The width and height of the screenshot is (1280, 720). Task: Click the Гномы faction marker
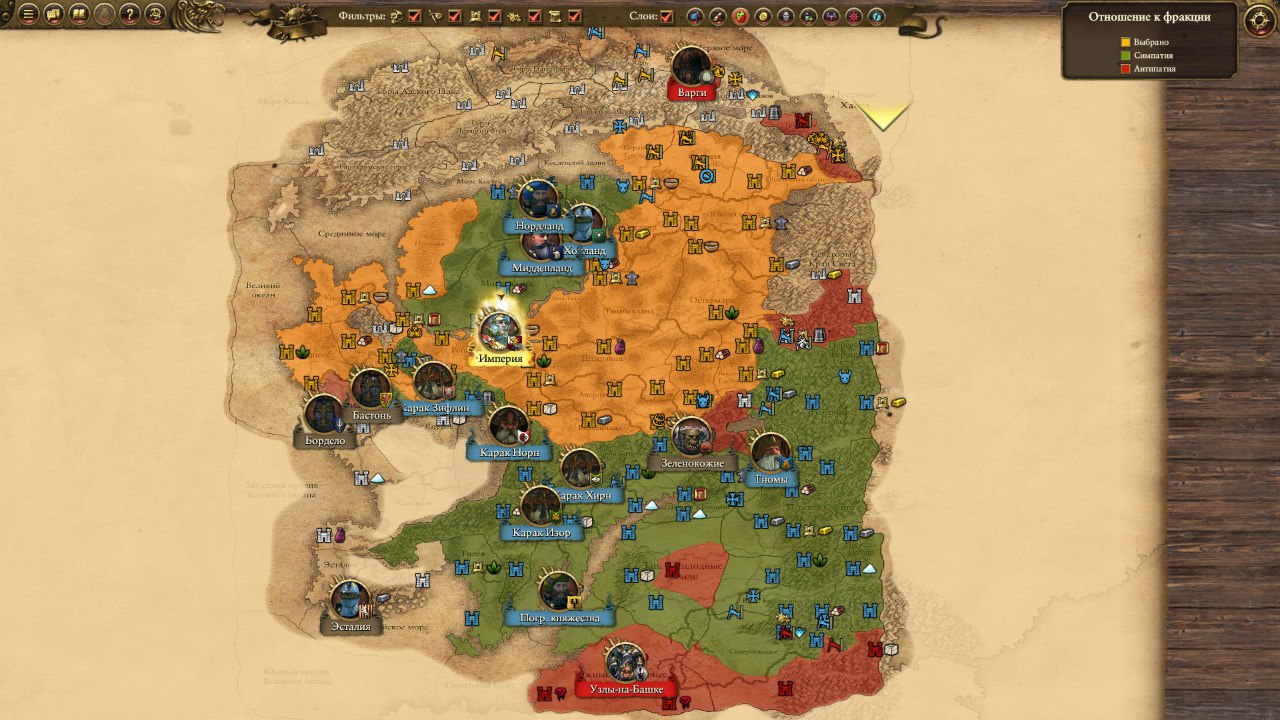pyautogui.click(x=771, y=454)
